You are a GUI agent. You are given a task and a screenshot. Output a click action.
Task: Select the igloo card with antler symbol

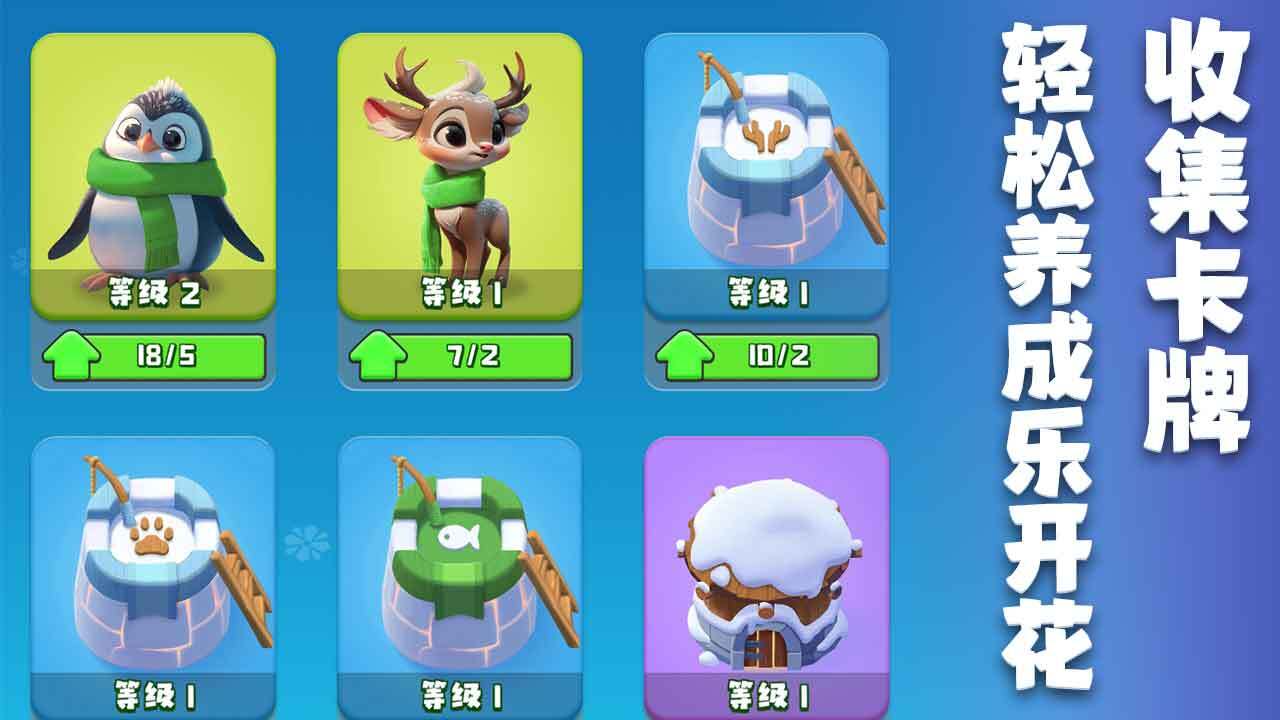pyautogui.click(x=766, y=175)
